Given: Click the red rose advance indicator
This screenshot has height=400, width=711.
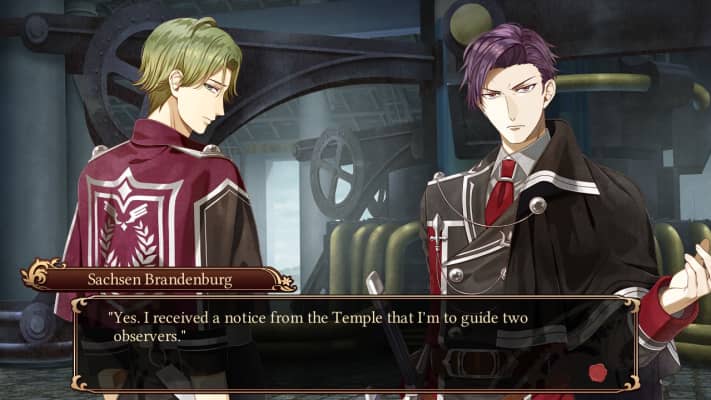Looking at the screenshot, I should coord(599,372).
